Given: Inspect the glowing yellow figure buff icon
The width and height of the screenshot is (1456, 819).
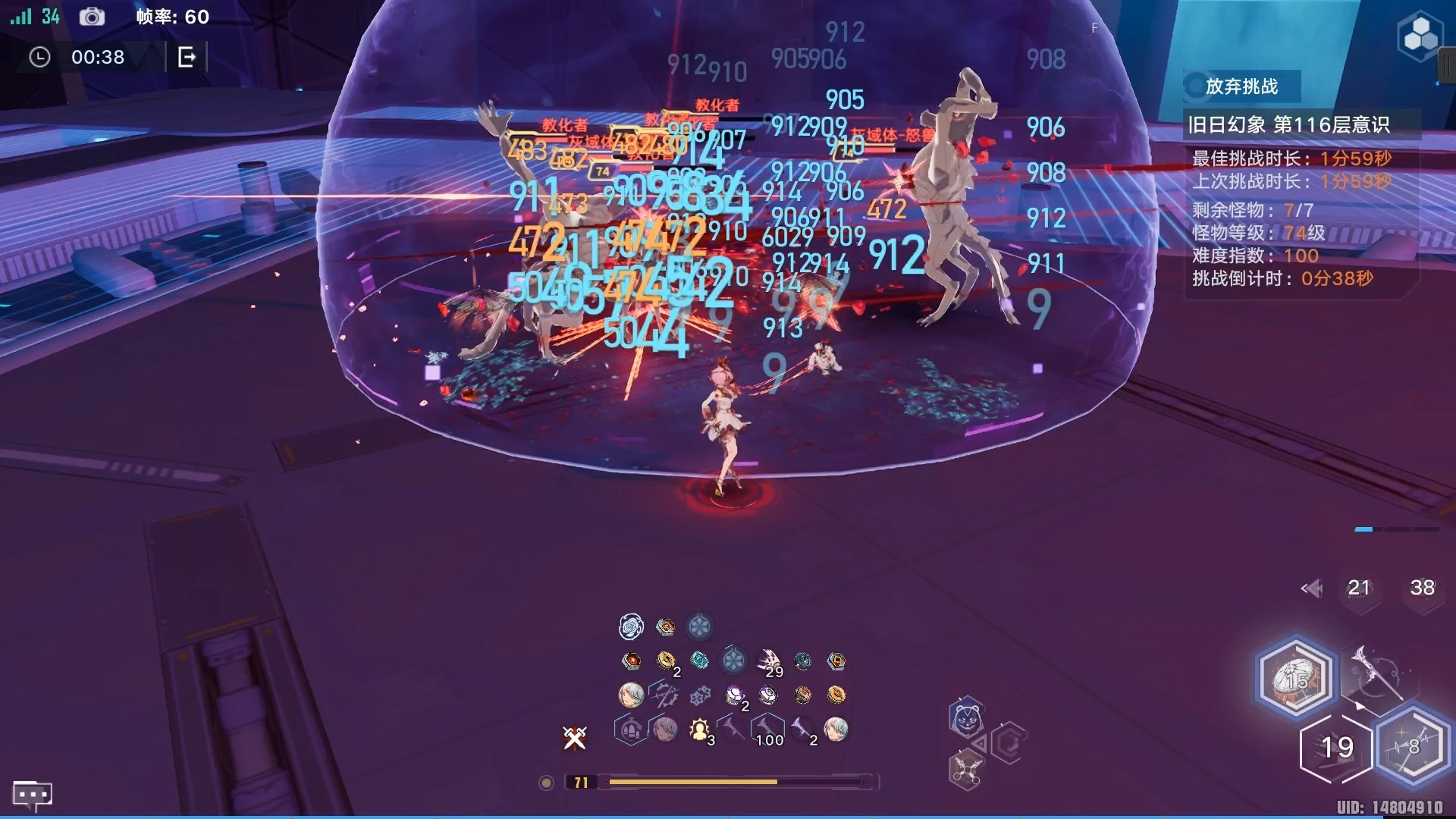Looking at the screenshot, I should click(x=698, y=730).
